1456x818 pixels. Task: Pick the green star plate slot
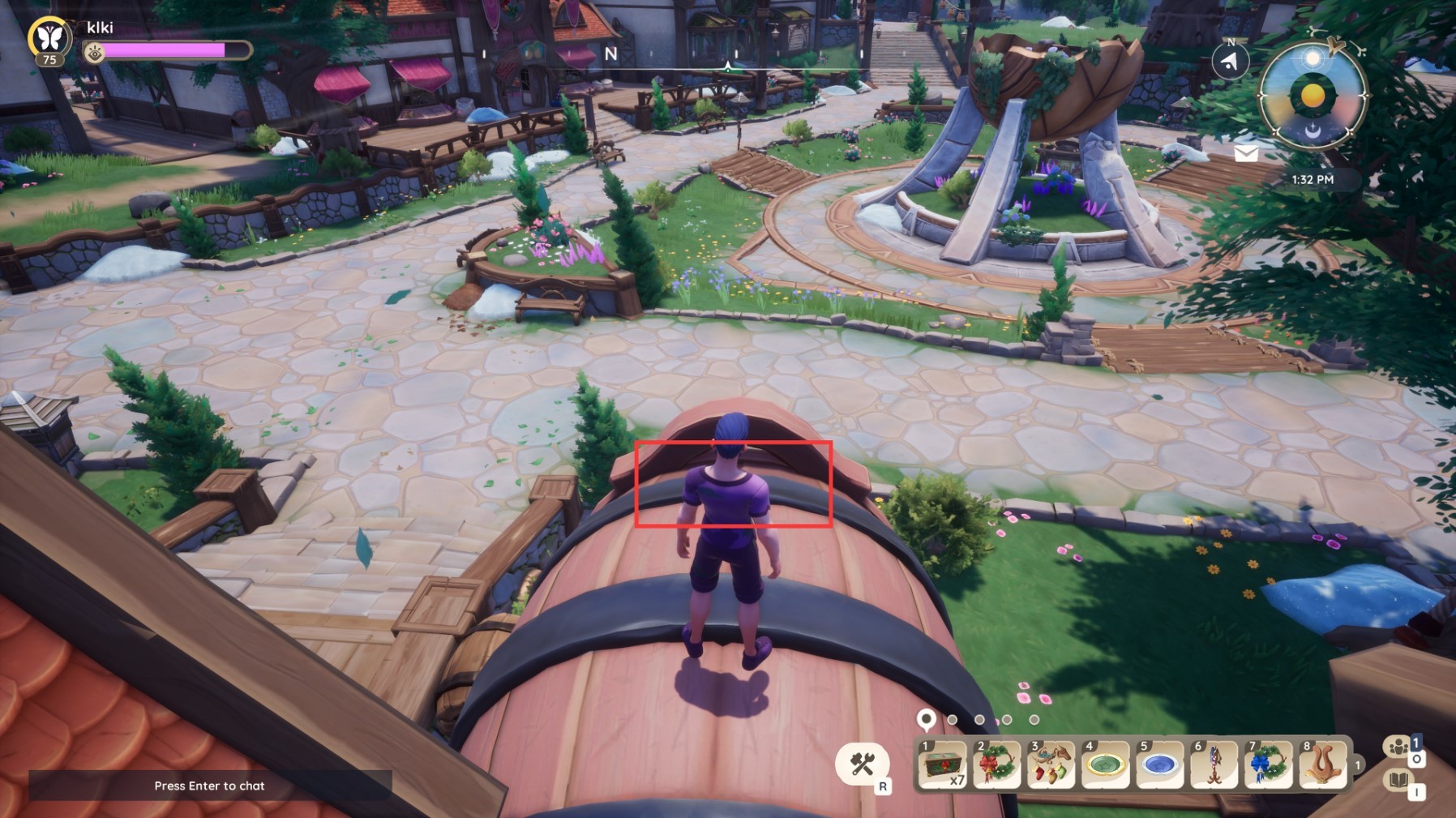1105,764
